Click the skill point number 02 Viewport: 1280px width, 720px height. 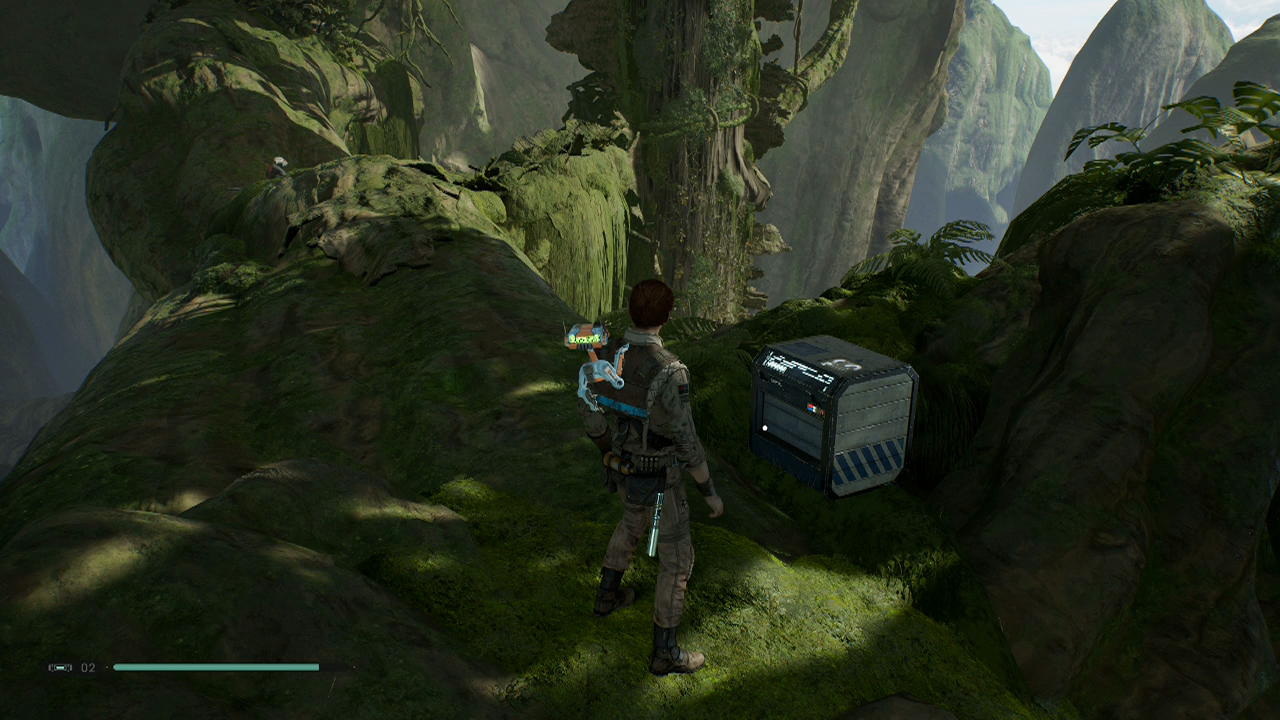click(86, 667)
